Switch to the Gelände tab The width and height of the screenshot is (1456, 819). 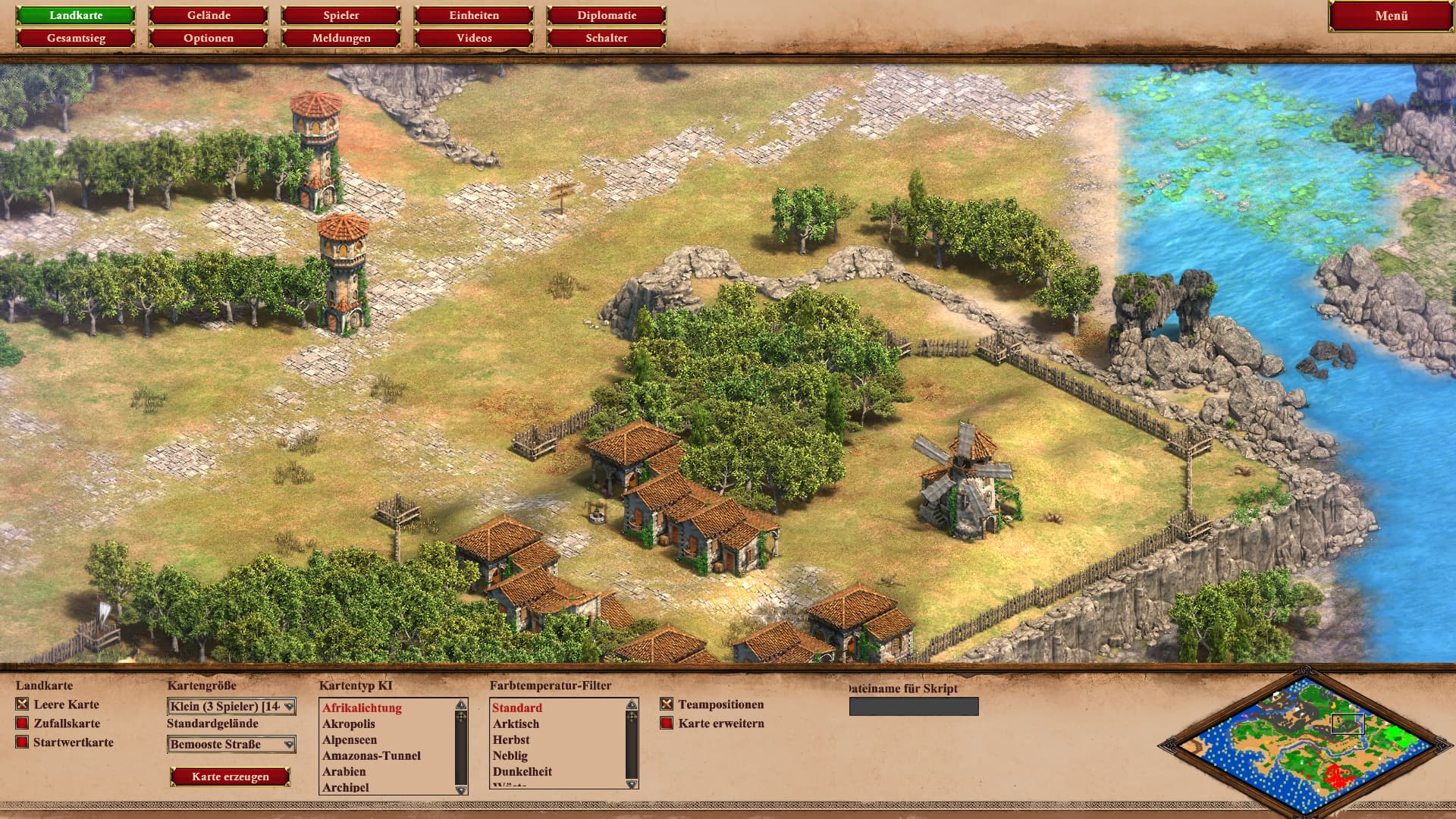click(x=209, y=15)
